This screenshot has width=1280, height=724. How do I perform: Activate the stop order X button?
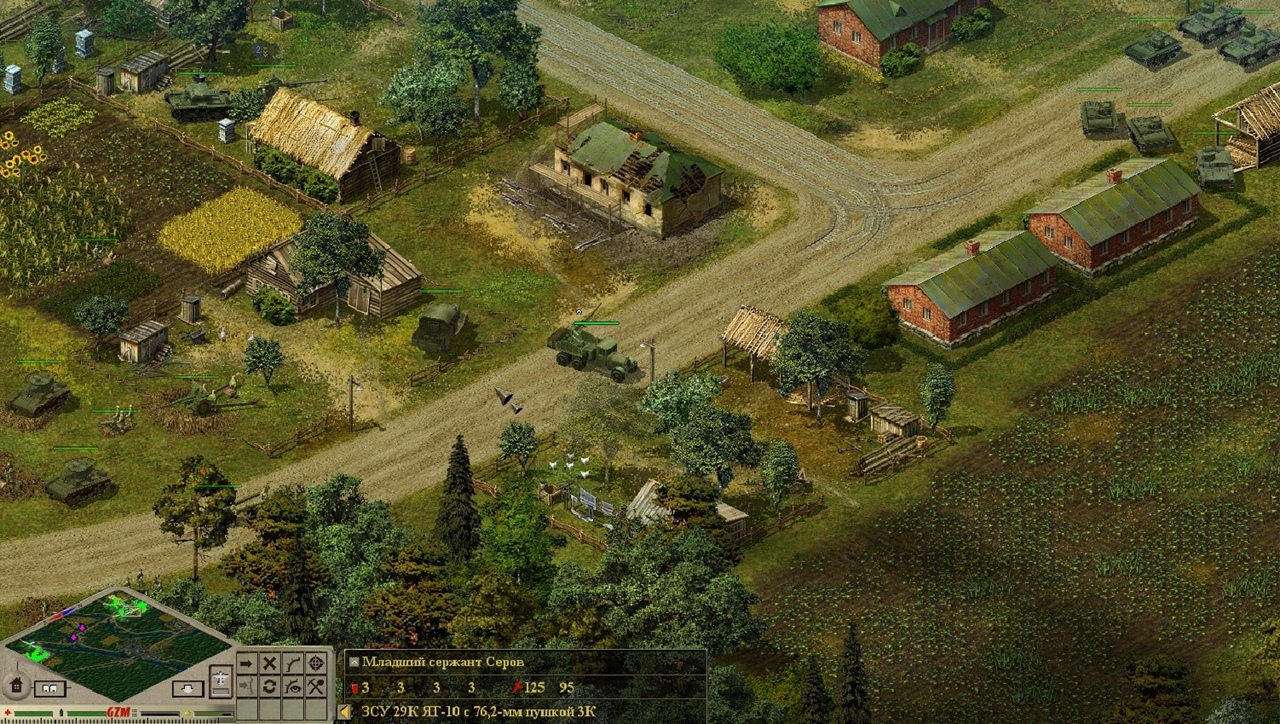pyautogui.click(x=270, y=663)
